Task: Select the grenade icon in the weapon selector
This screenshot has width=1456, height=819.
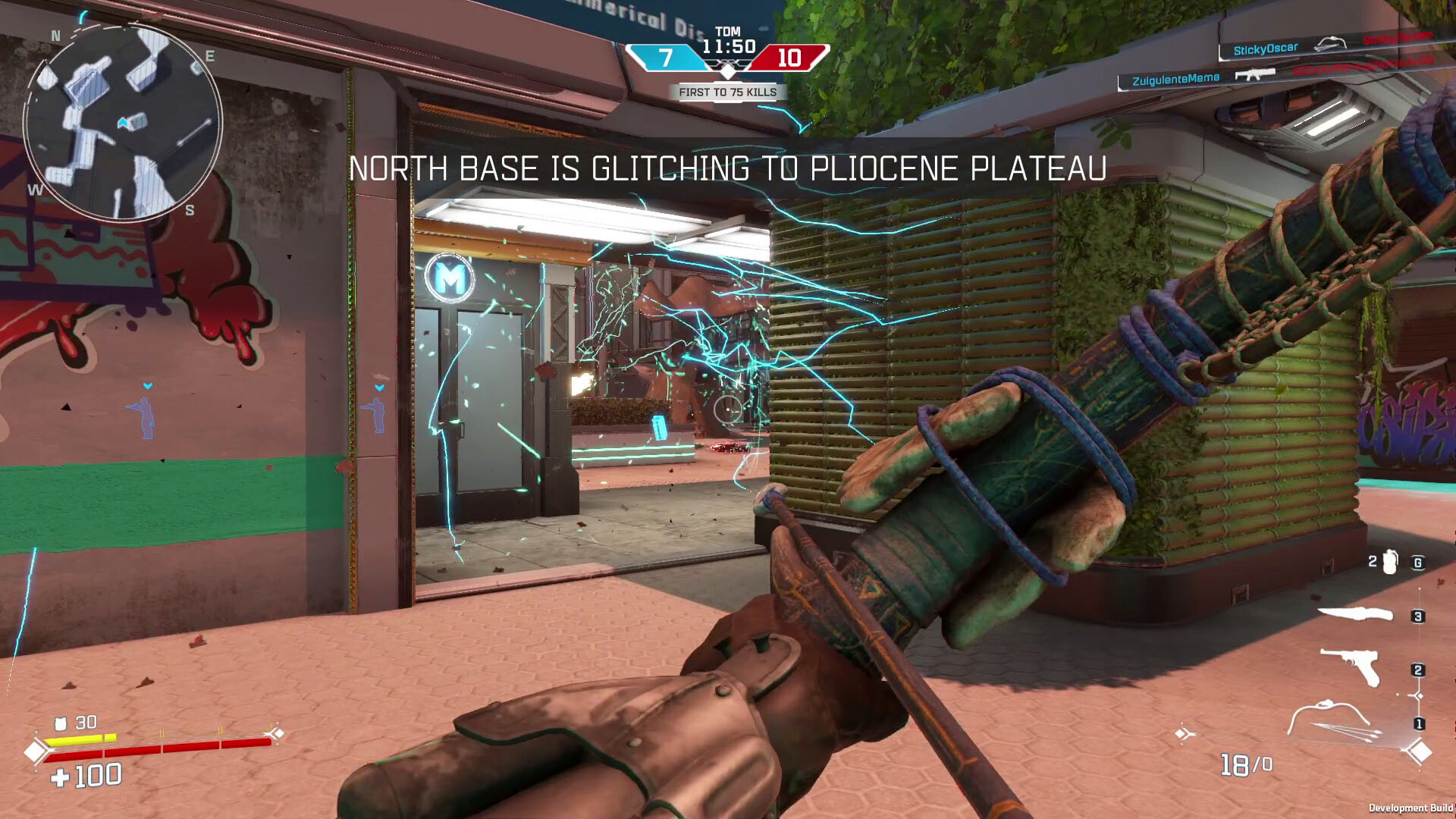Action: click(x=1389, y=563)
